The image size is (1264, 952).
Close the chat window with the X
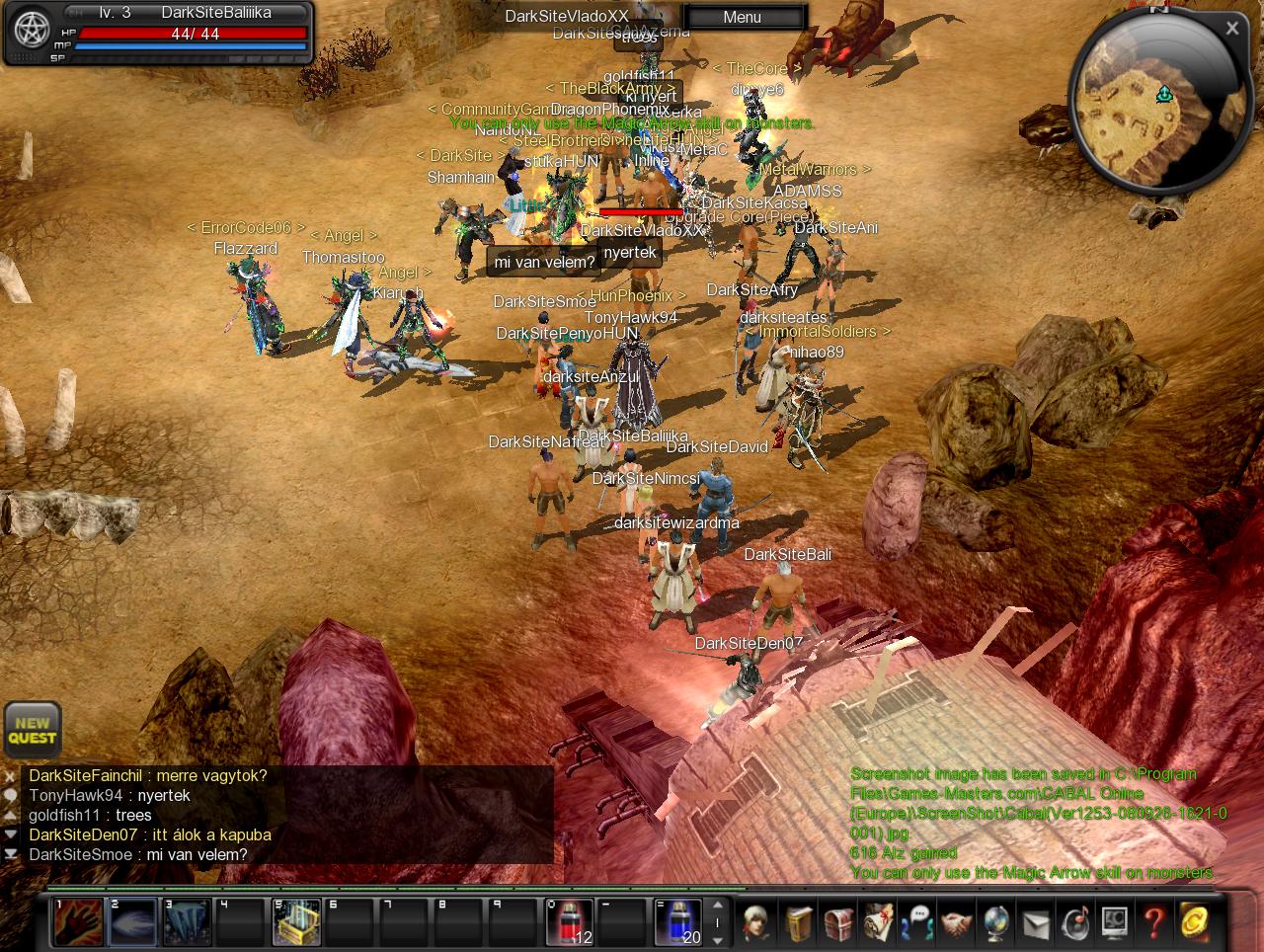[x=10, y=776]
